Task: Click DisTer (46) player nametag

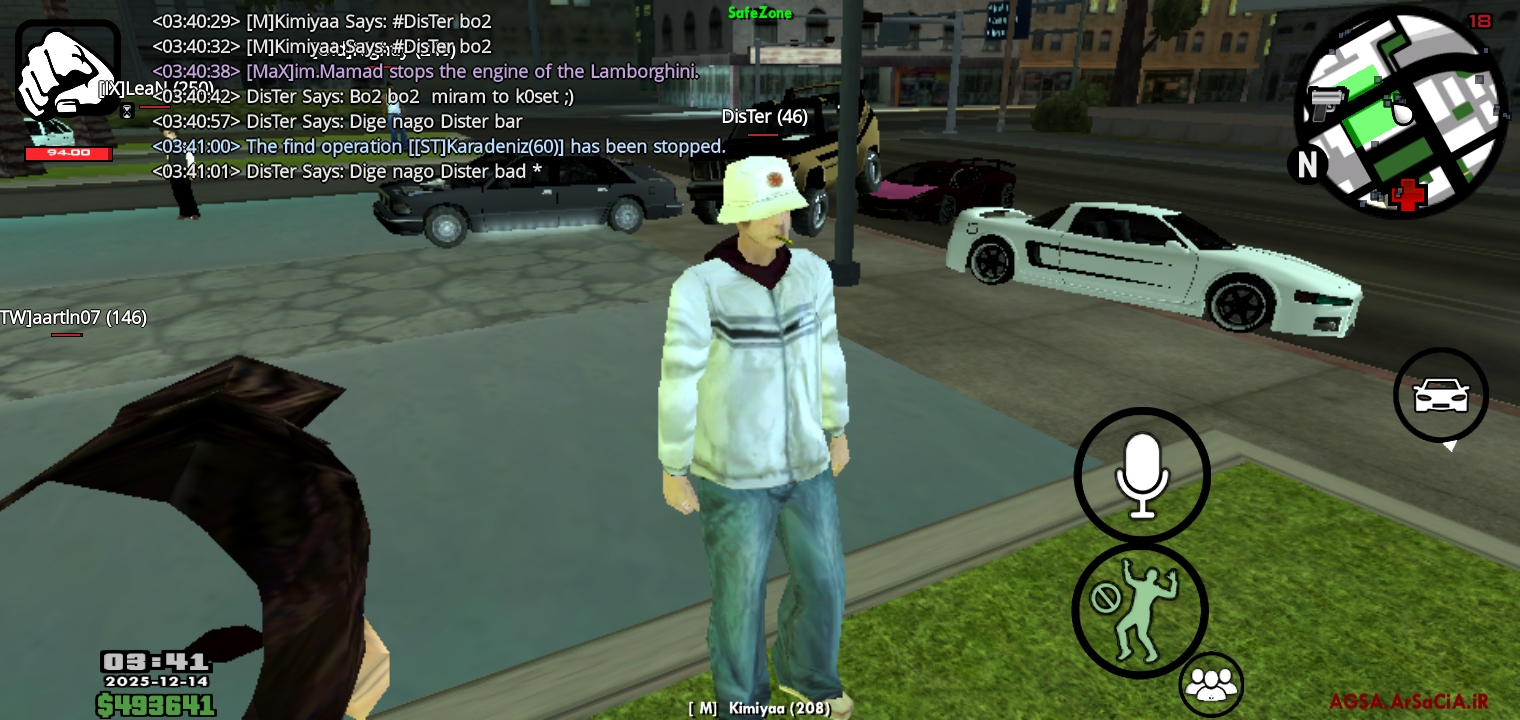Action: (x=764, y=116)
